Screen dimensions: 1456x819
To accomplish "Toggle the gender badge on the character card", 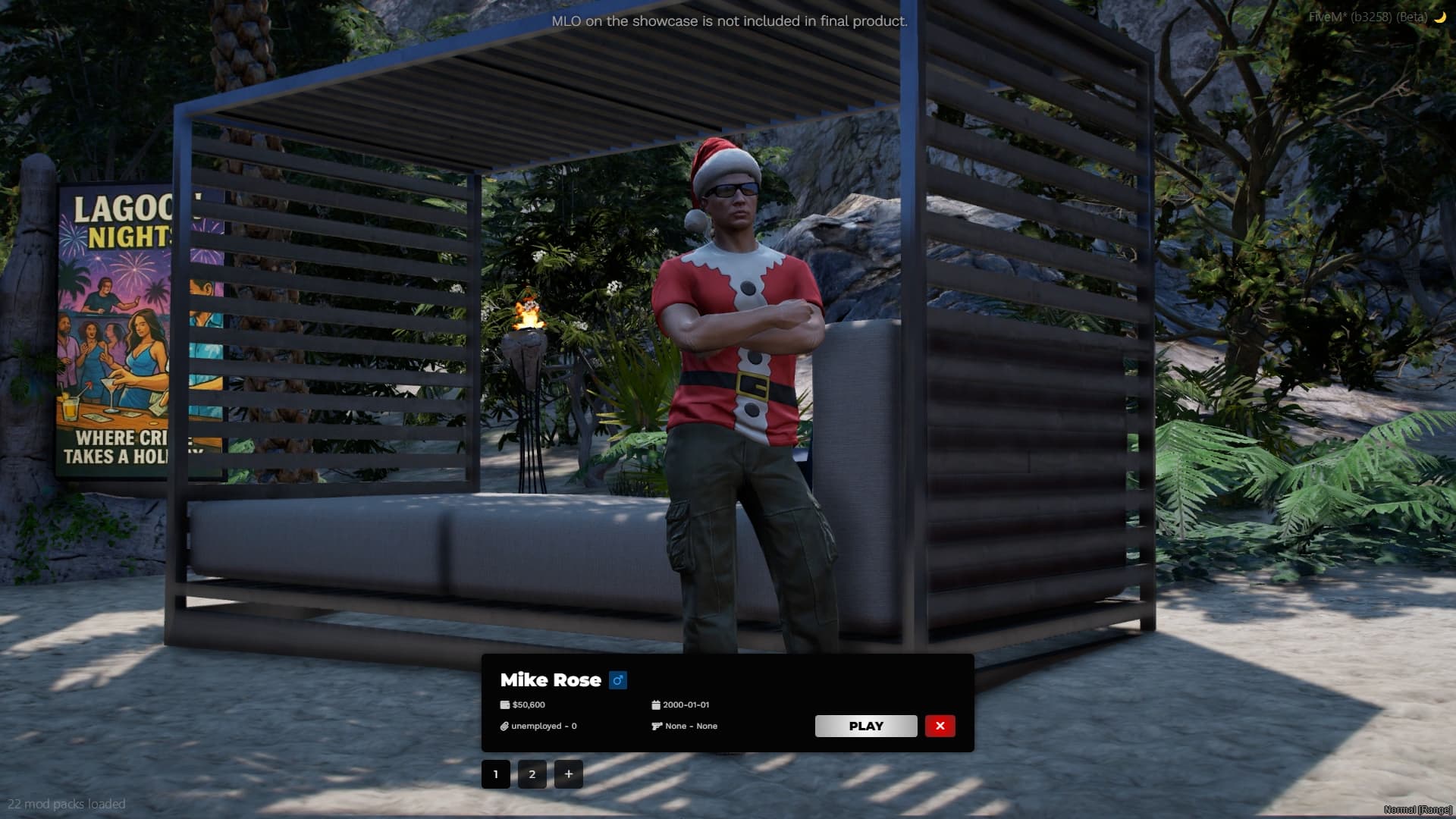I will click(618, 680).
